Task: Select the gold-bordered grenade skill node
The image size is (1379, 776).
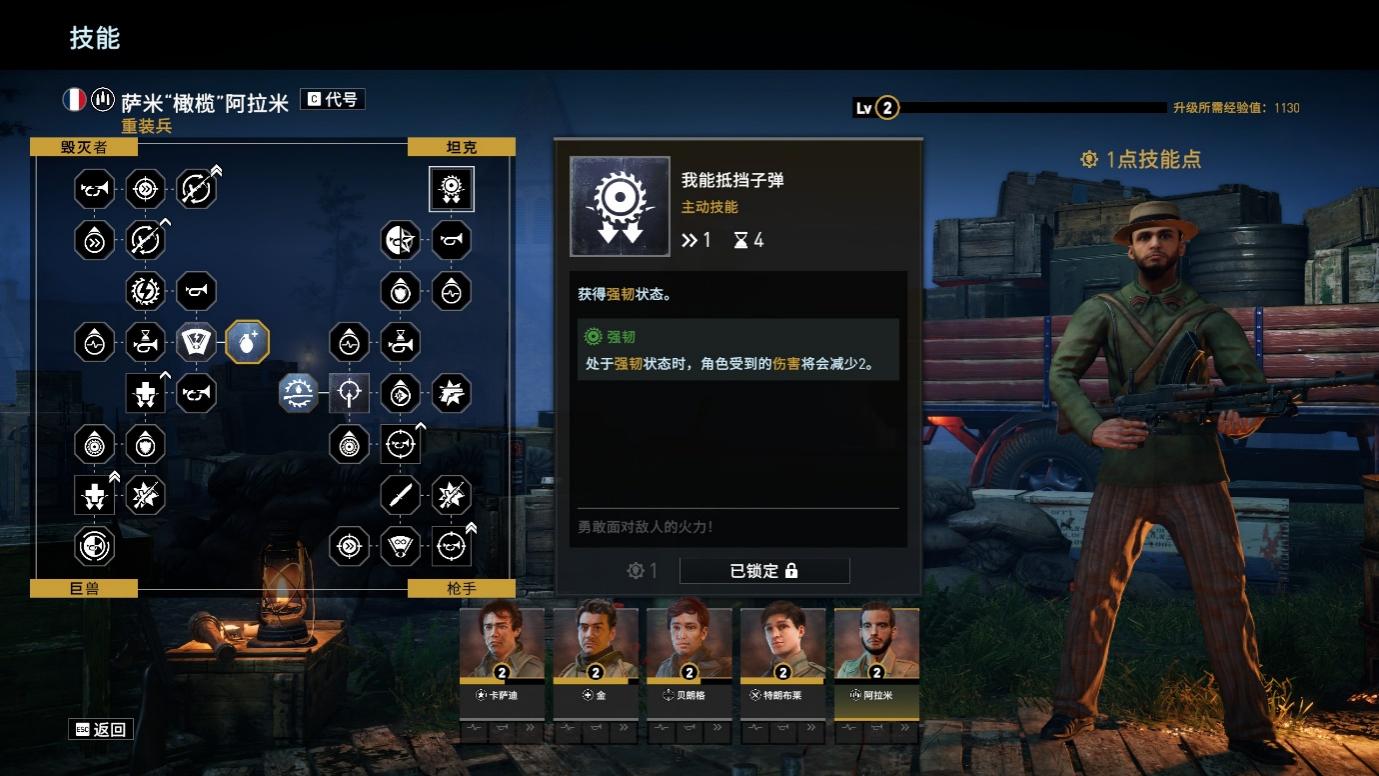Action: 247,342
